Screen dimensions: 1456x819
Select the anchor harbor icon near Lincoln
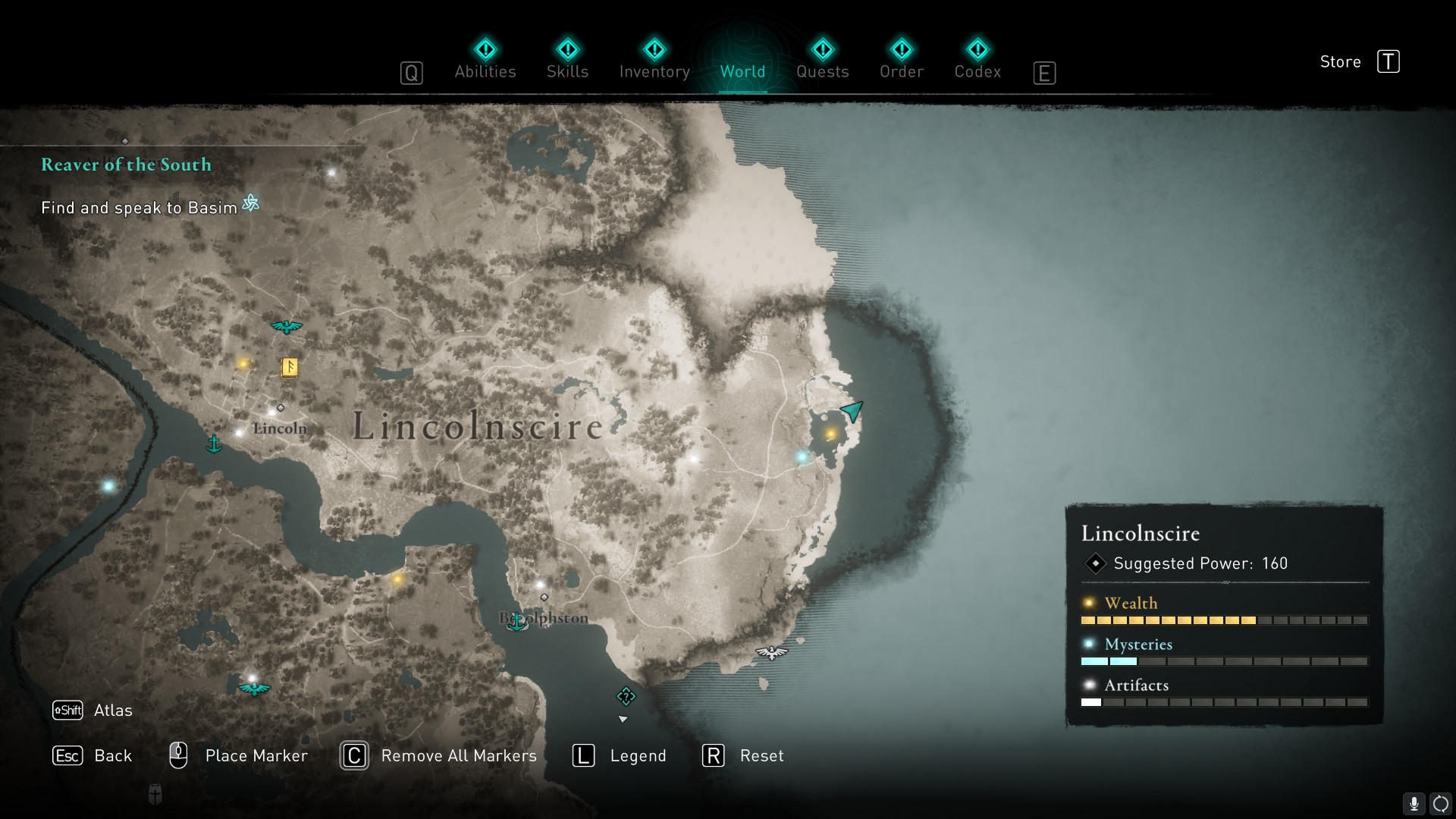[x=215, y=444]
